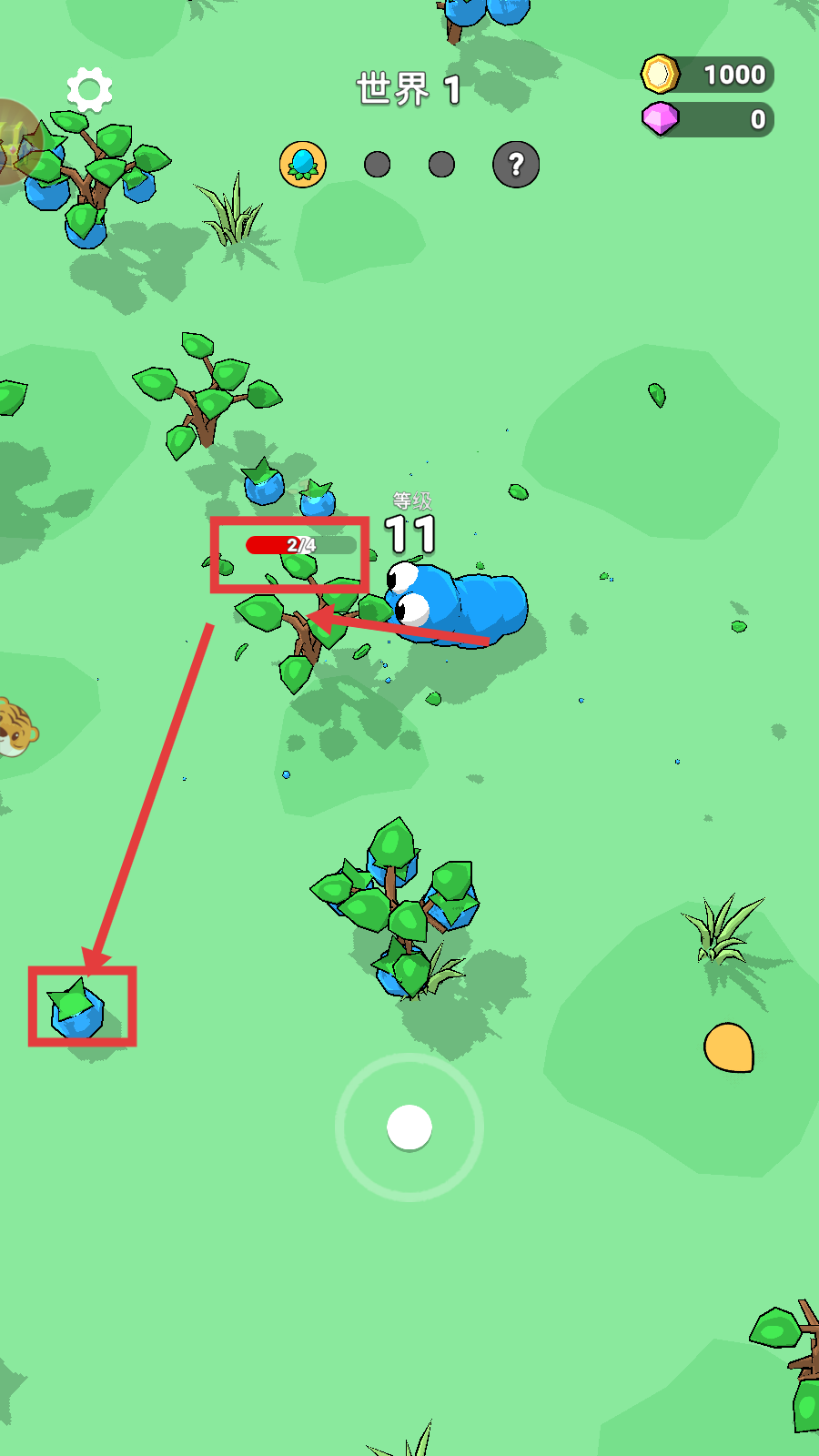Tap the gold coin counter
819x1456 pixels.
(708, 75)
